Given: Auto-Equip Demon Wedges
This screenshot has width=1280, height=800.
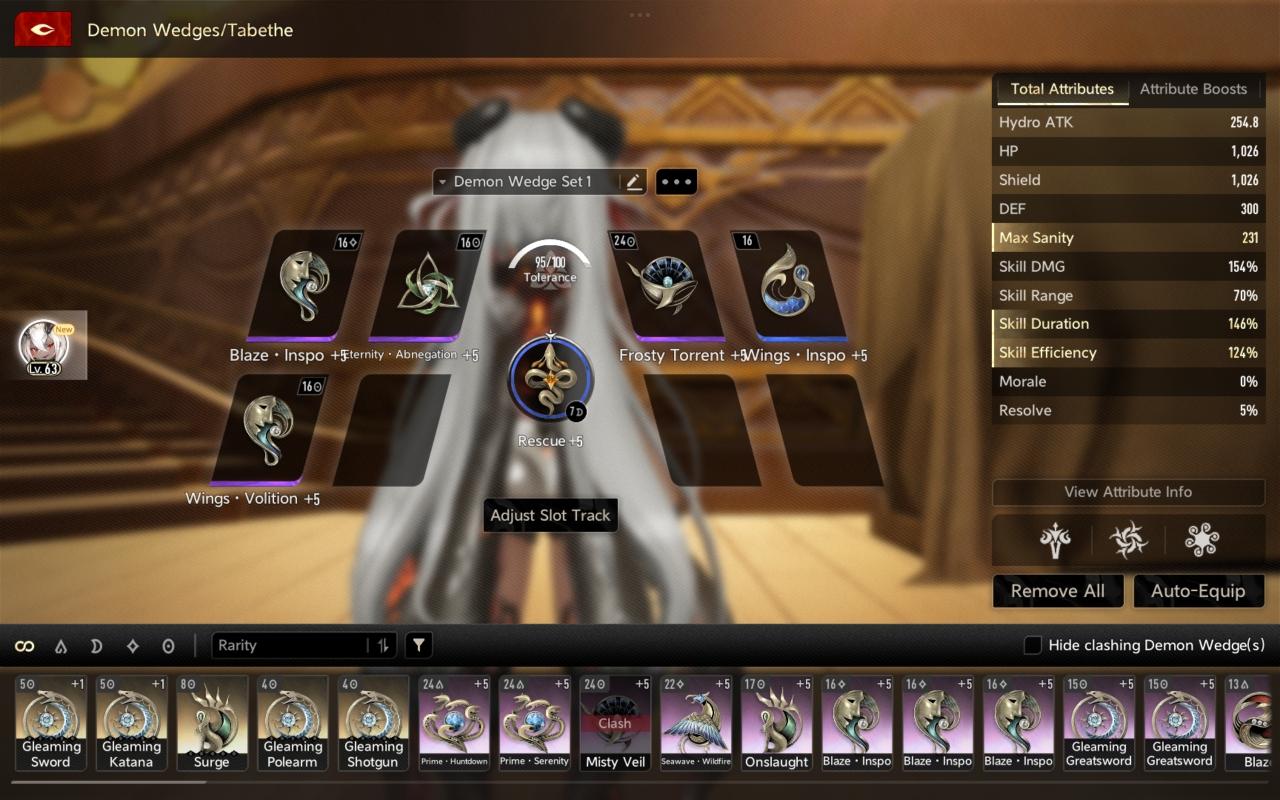Looking at the screenshot, I should (1197, 591).
